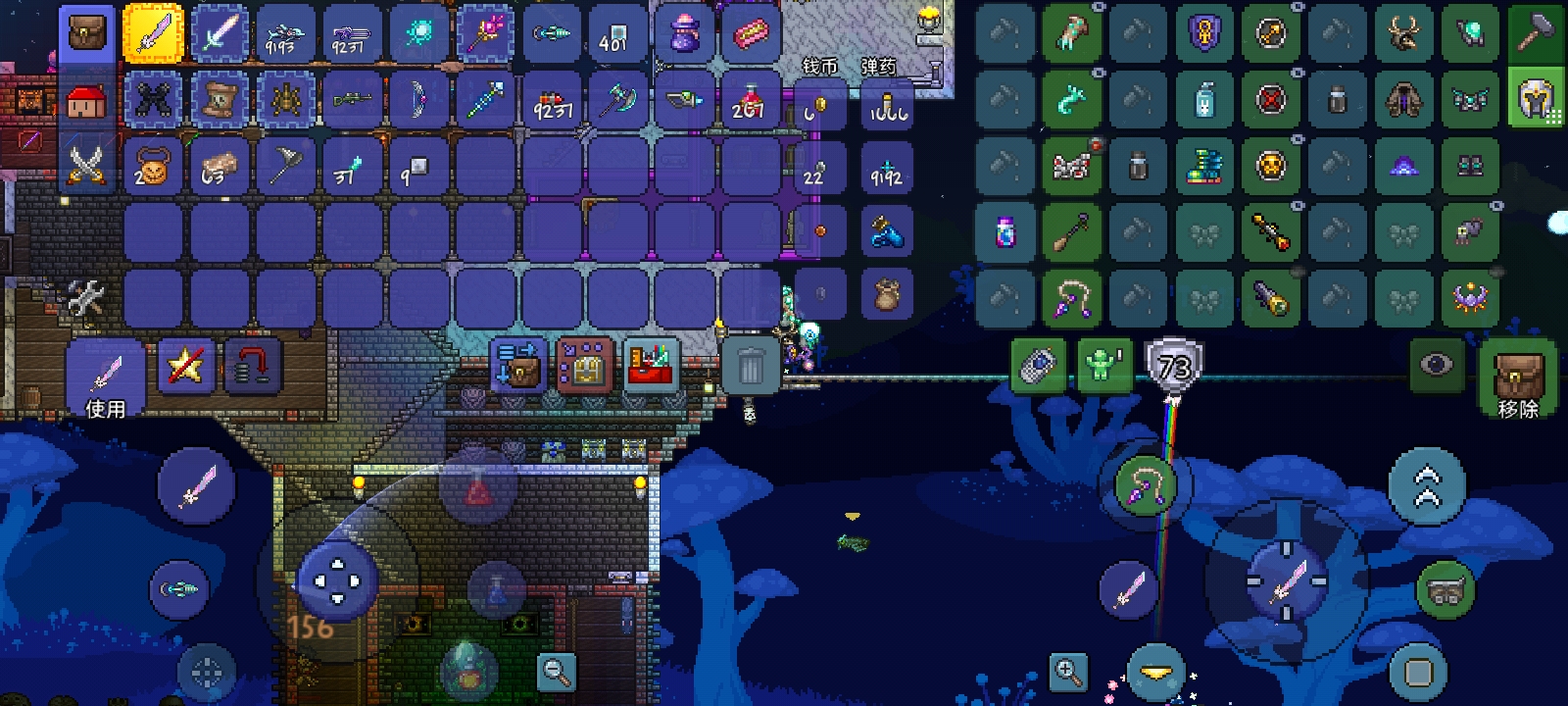Zoom out with the magnifier minus button
Image resolution: width=1568 pixels, height=706 pixels.
coord(557,672)
